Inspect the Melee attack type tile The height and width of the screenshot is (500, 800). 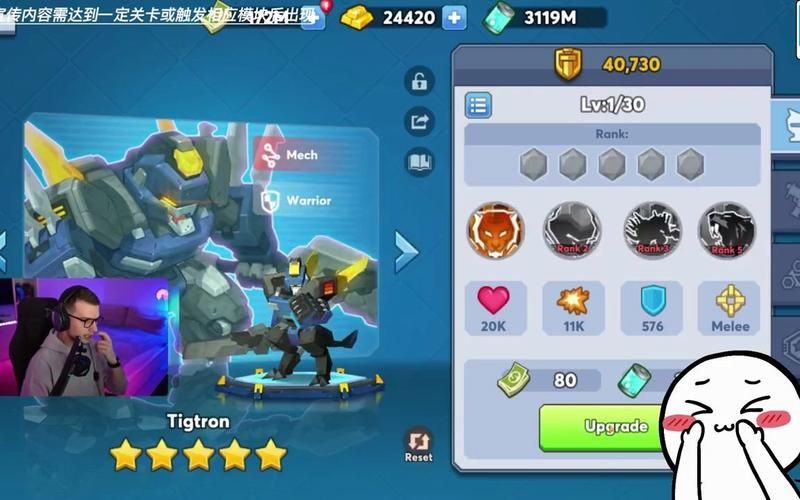pos(728,309)
